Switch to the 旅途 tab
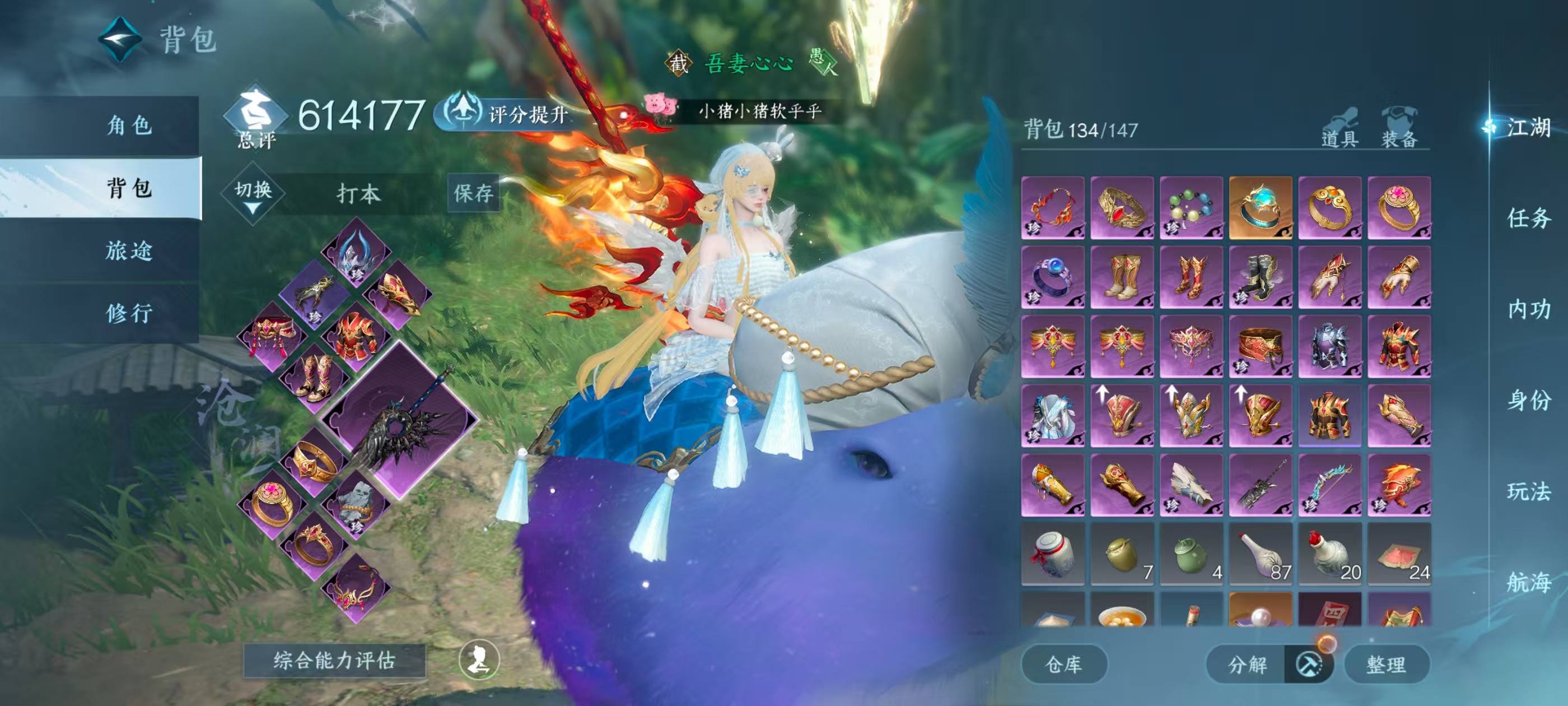The width and height of the screenshot is (1568, 706). pos(128,250)
